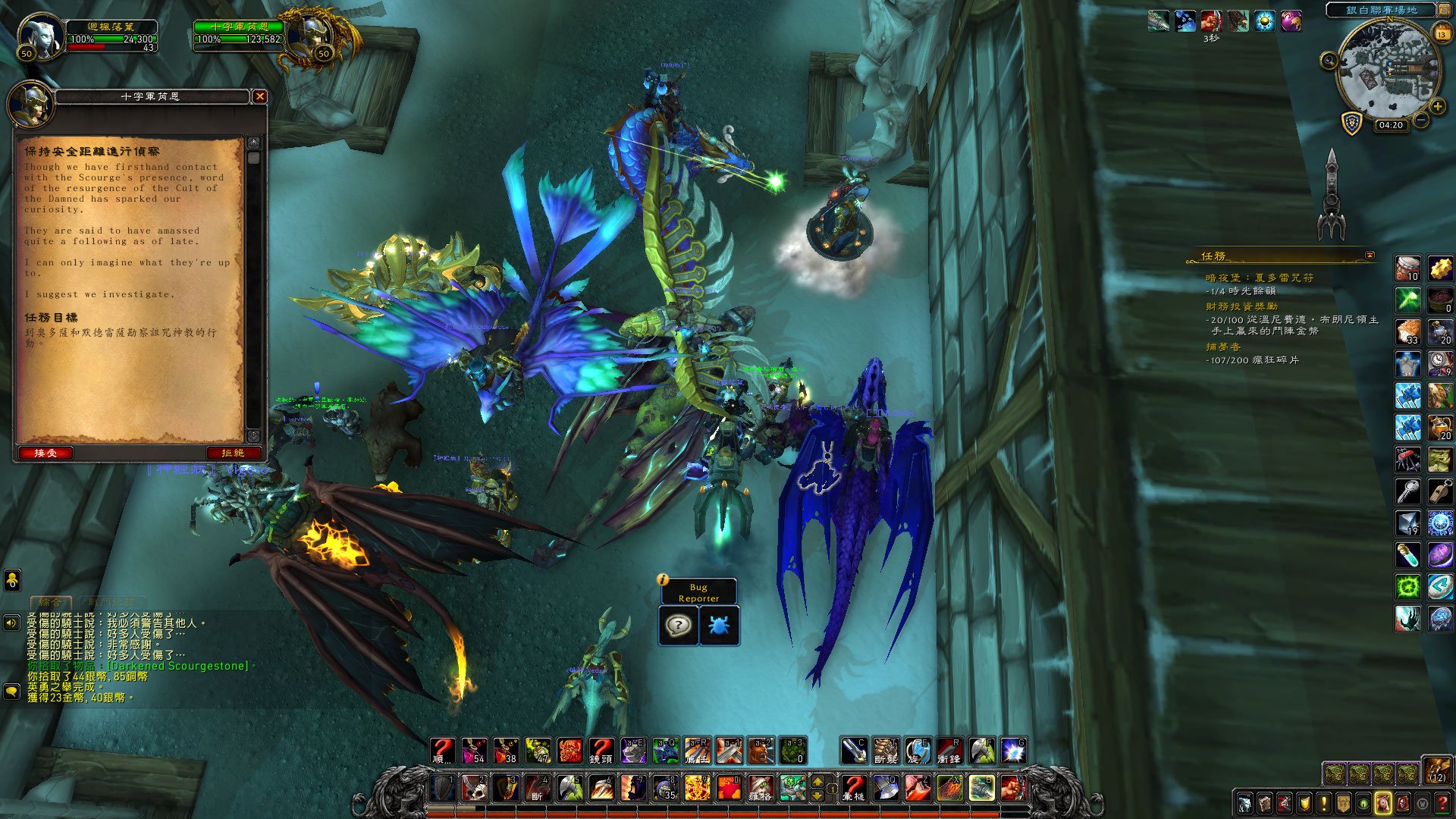
Task: Zoom in on the minimap
Action: 1437,107
